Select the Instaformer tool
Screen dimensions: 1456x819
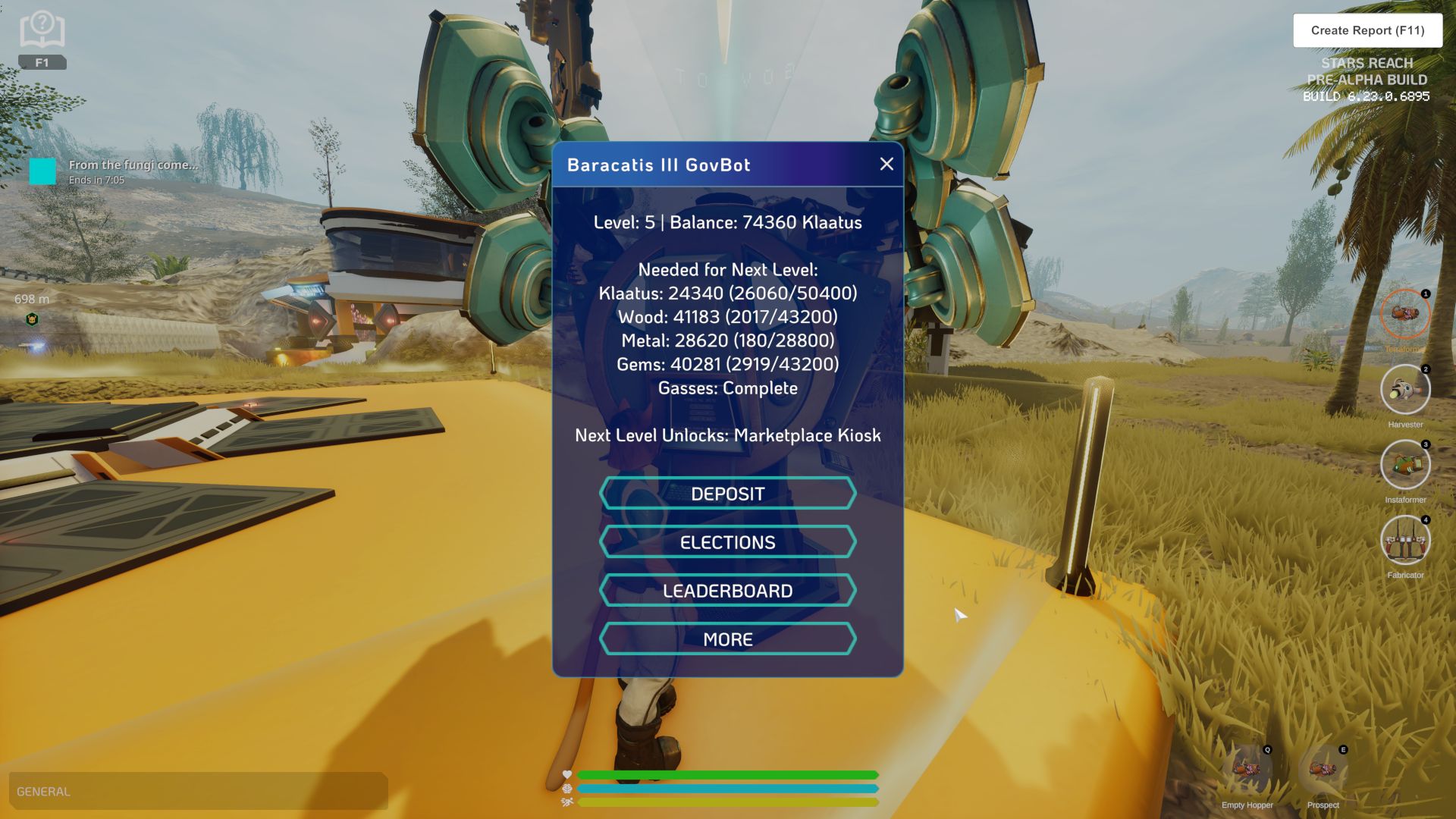click(x=1406, y=465)
